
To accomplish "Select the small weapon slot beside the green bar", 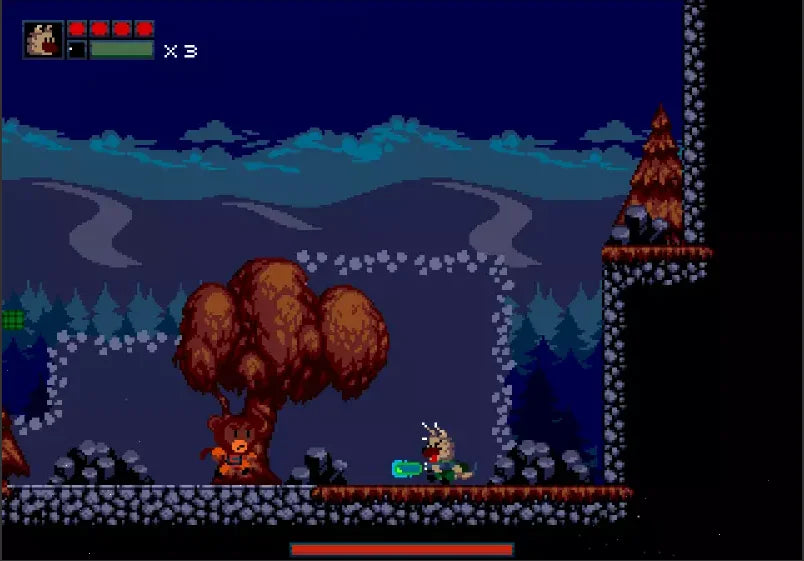I will [77, 49].
